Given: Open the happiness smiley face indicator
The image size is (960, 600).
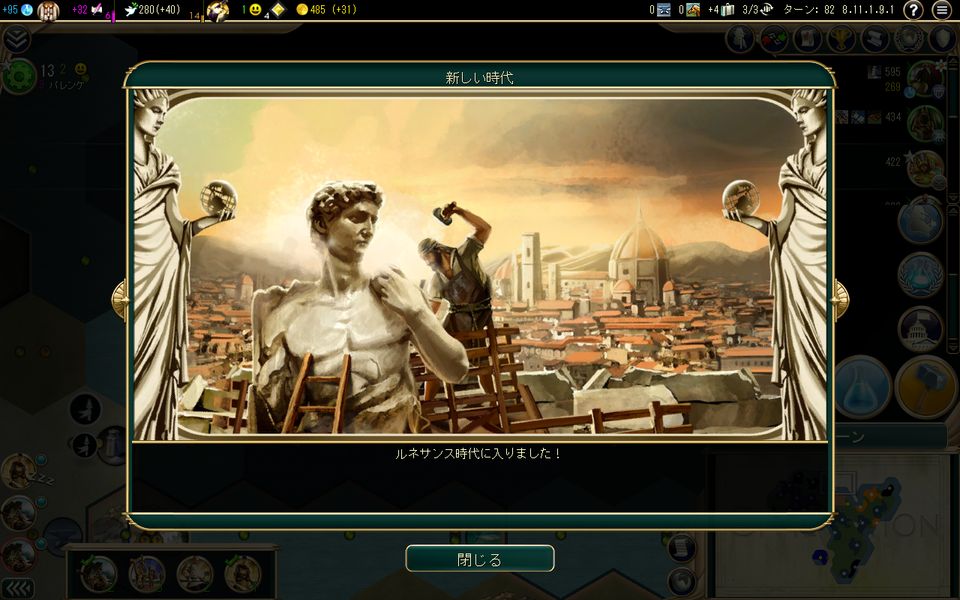Looking at the screenshot, I should coord(255,10).
